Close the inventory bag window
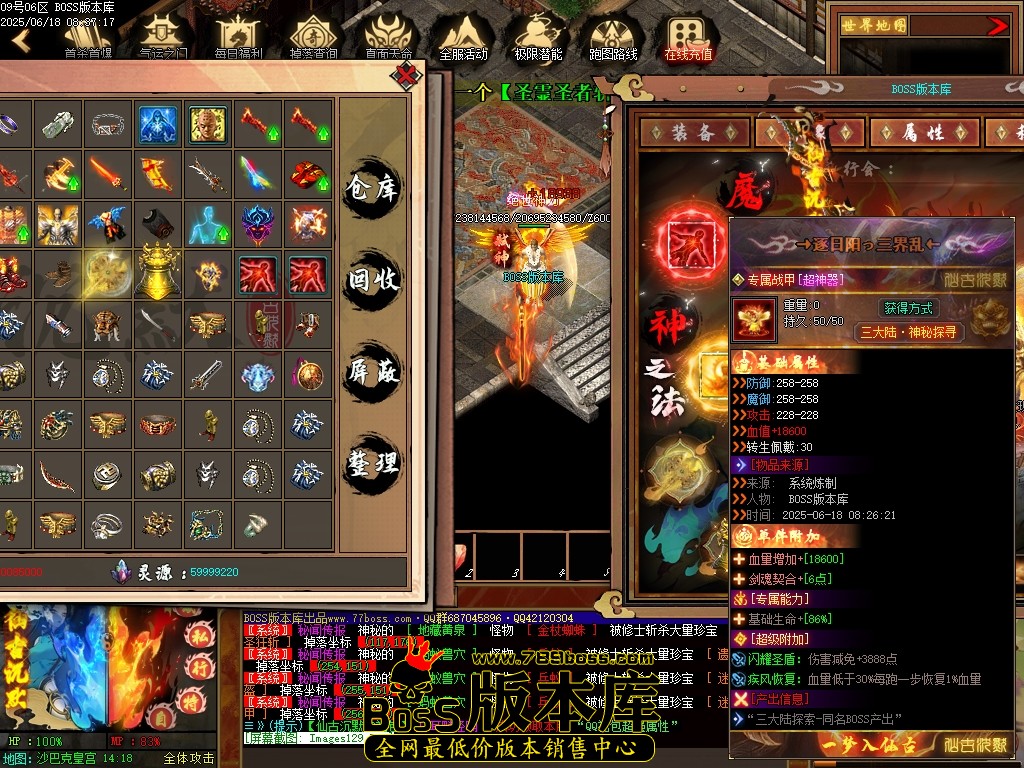1024x768 pixels. coord(406,76)
